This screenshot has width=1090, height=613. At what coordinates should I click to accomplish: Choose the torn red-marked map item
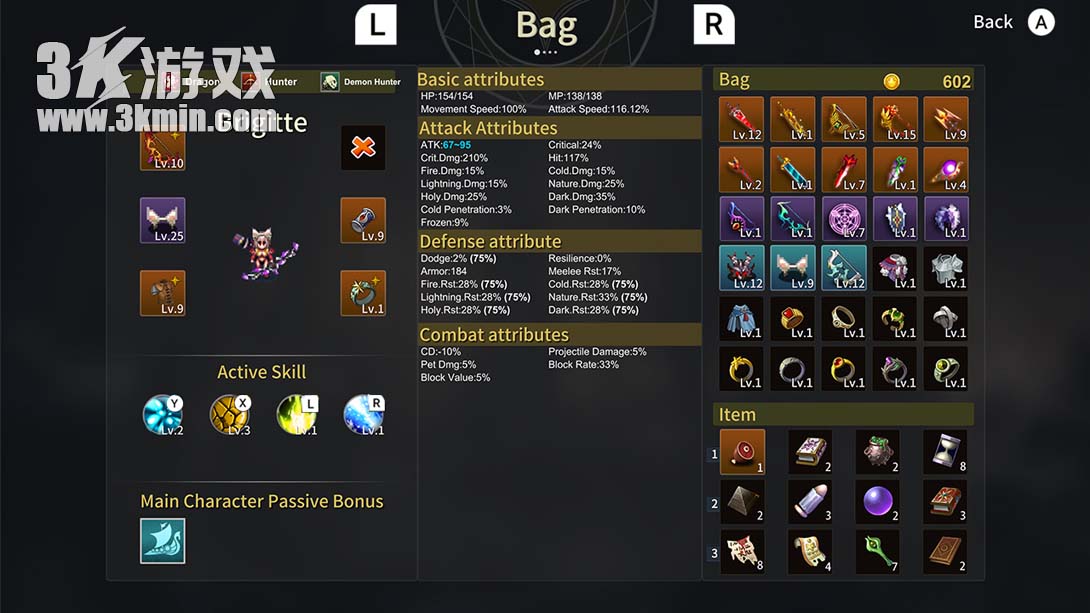742,551
